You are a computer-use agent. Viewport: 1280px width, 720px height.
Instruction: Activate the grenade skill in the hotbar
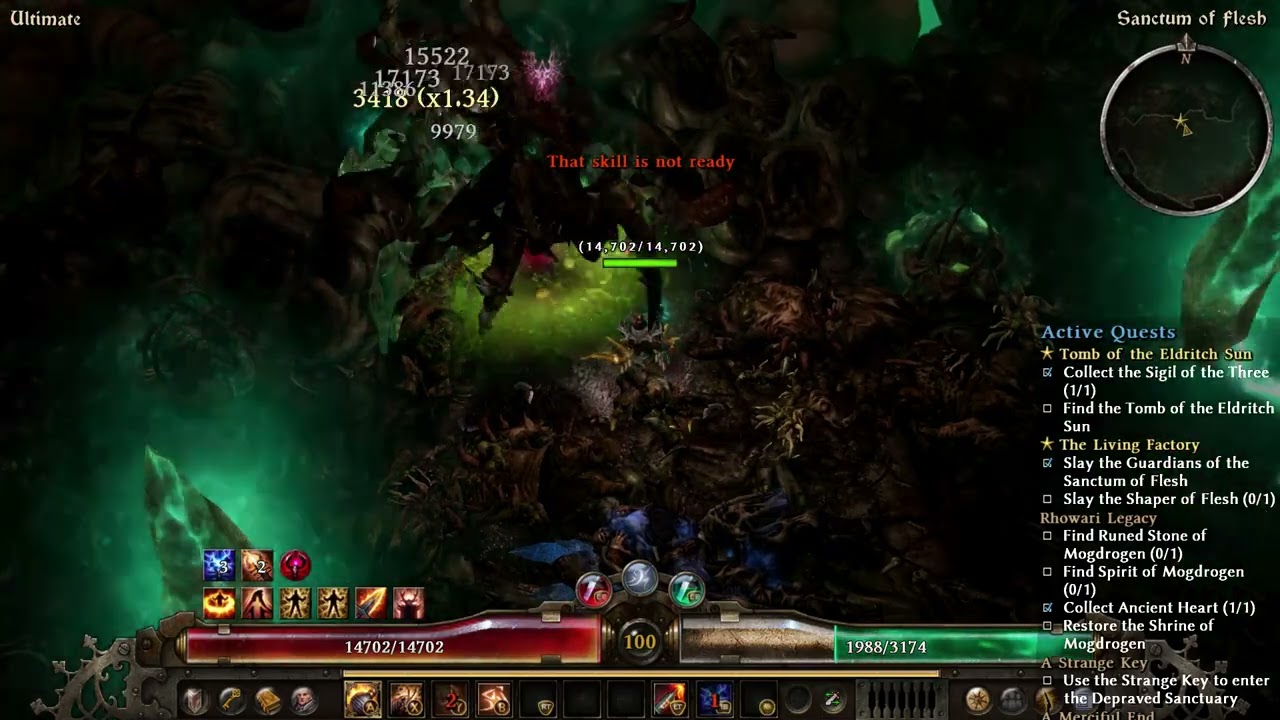click(362, 699)
